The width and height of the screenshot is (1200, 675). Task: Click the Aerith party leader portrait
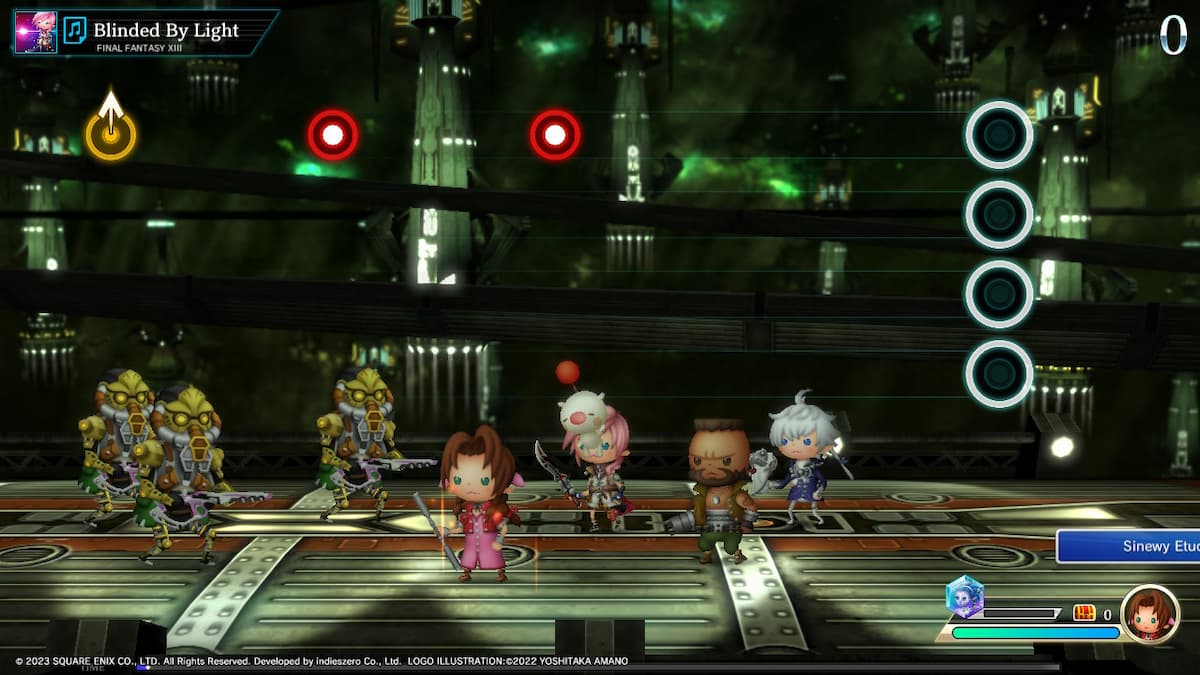point(1149,614)
